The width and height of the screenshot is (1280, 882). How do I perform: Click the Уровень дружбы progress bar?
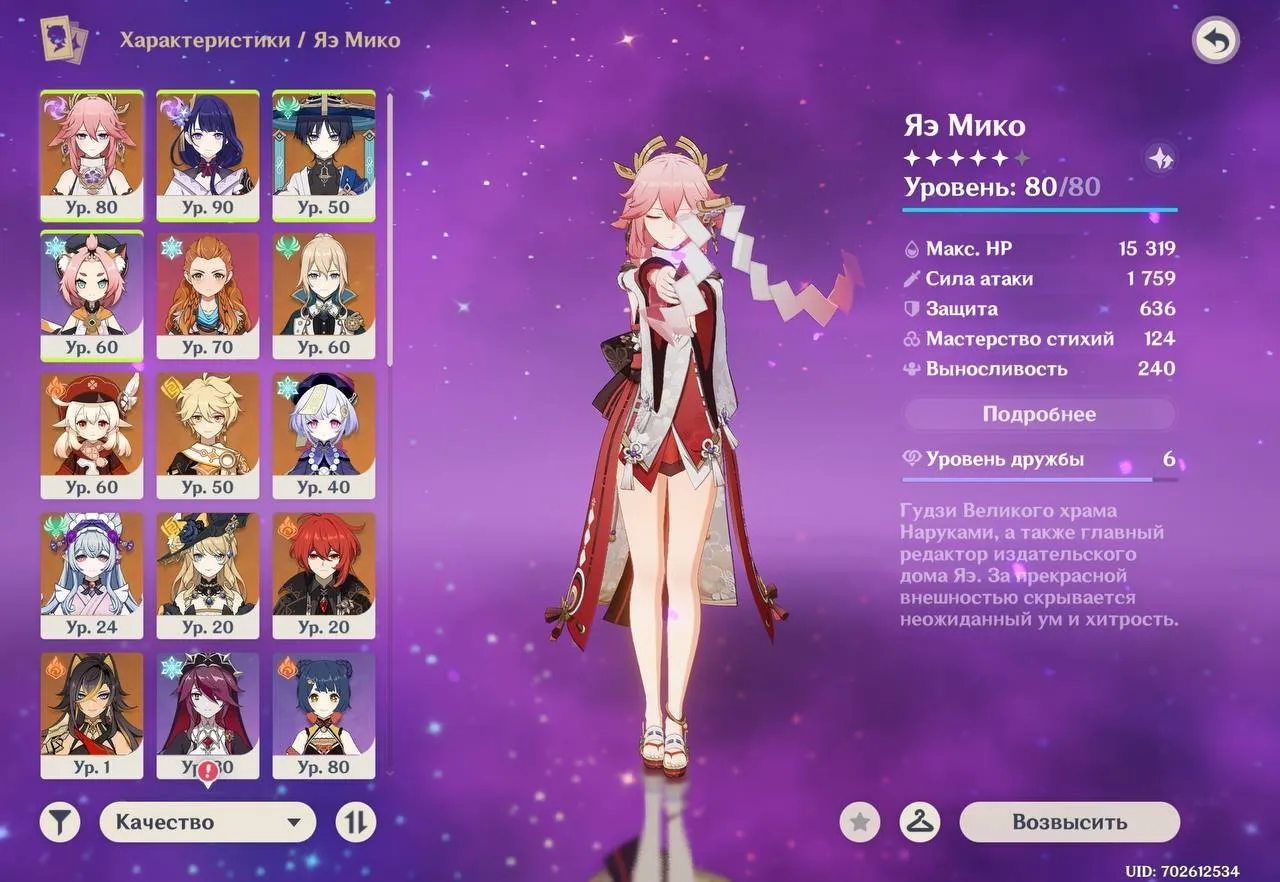click(1040, 479)
